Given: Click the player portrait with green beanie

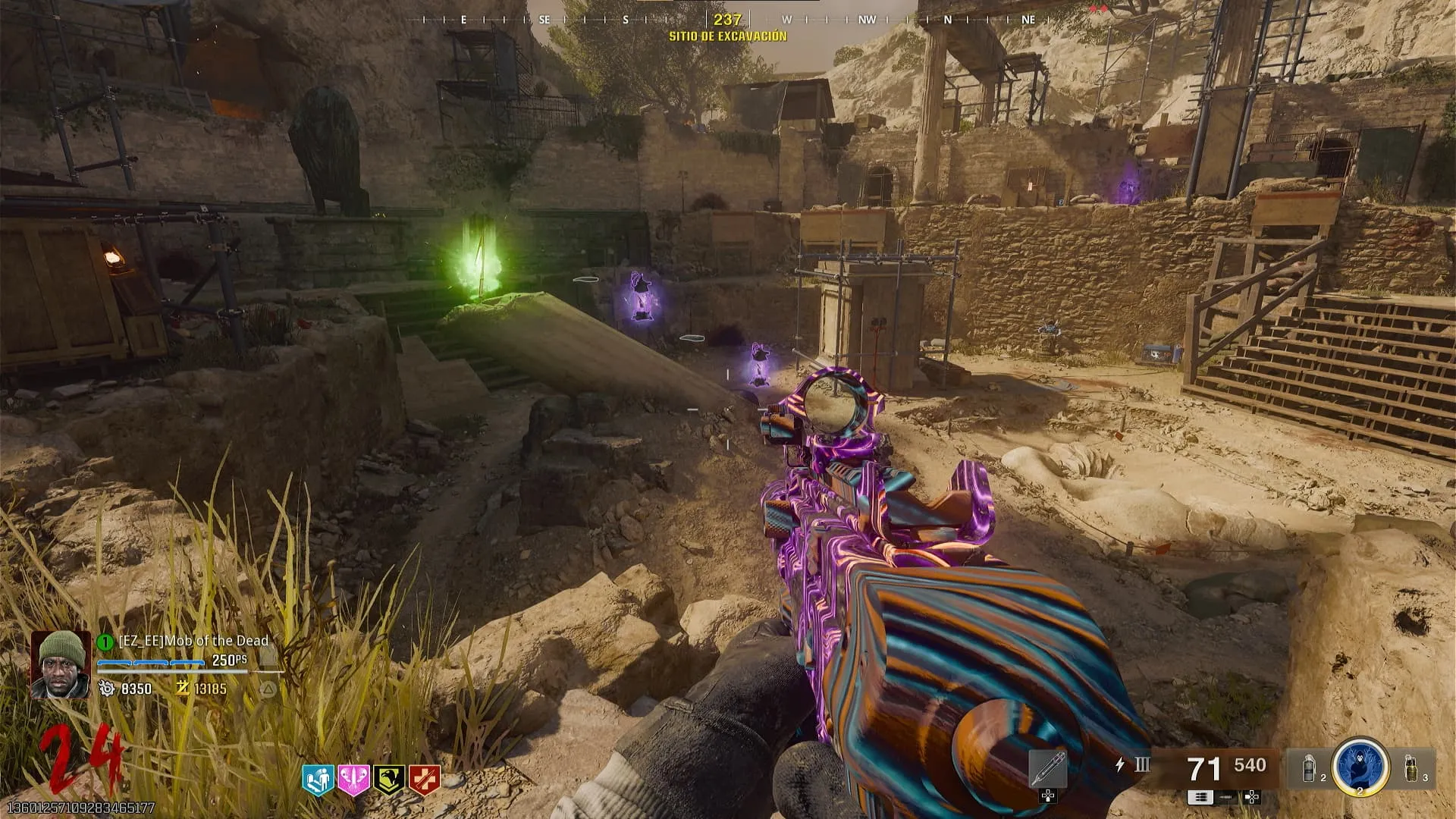Looking at the screenshot, I should tap(60, 664).
